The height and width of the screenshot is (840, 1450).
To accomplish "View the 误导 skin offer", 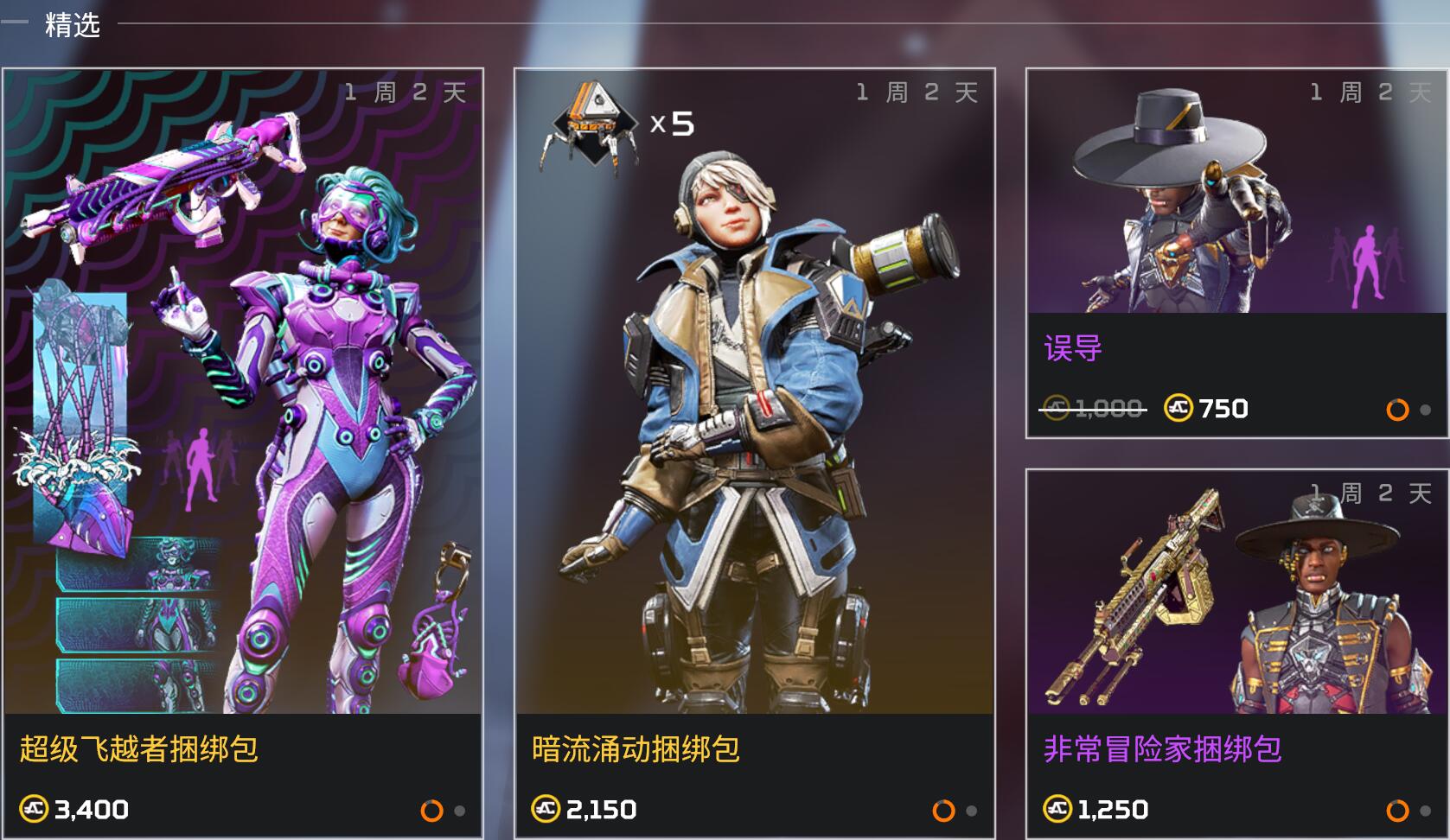I will [1236, 252].
